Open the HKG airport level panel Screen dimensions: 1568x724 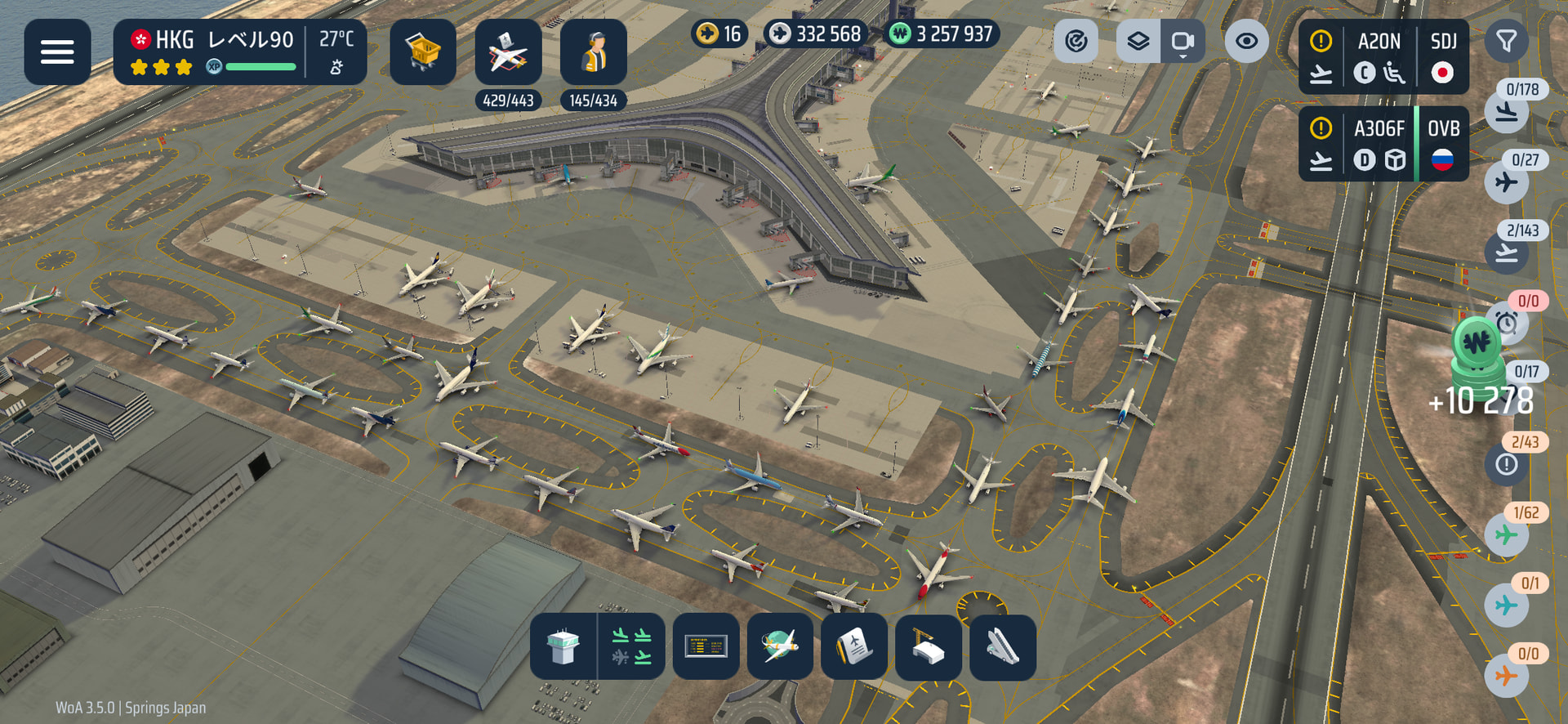(239, 52)
